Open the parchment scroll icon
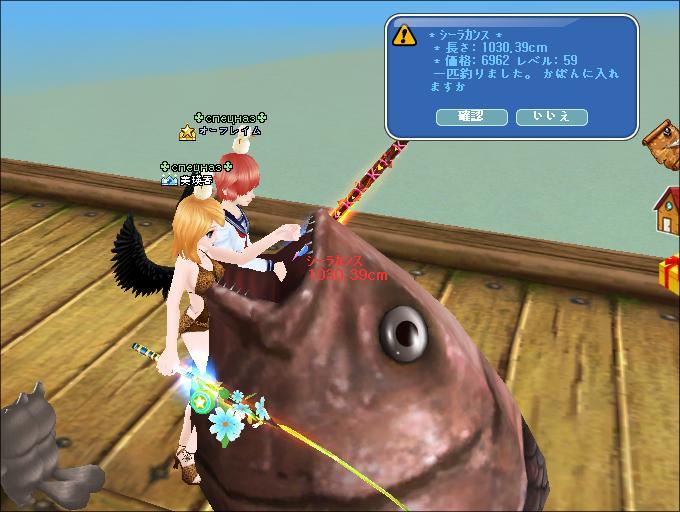 tap(664, 140)
